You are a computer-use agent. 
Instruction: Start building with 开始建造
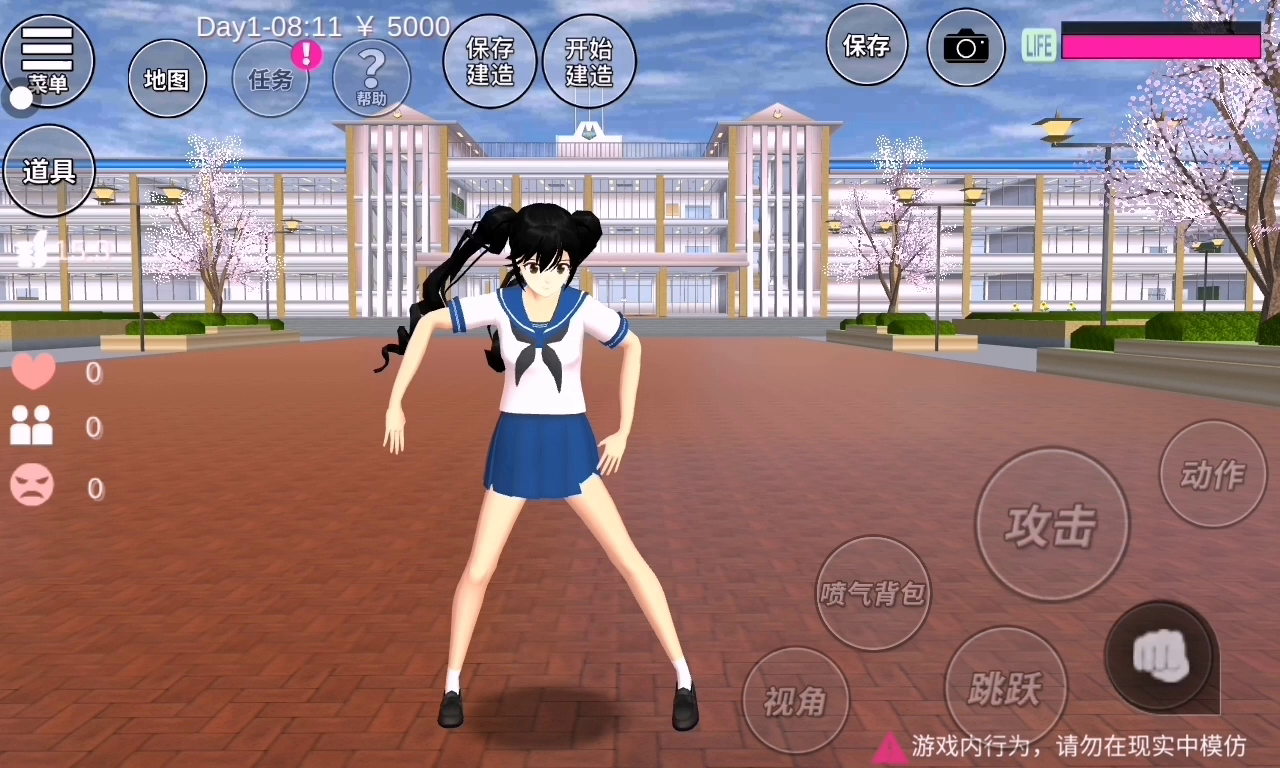tap(589, 61)
